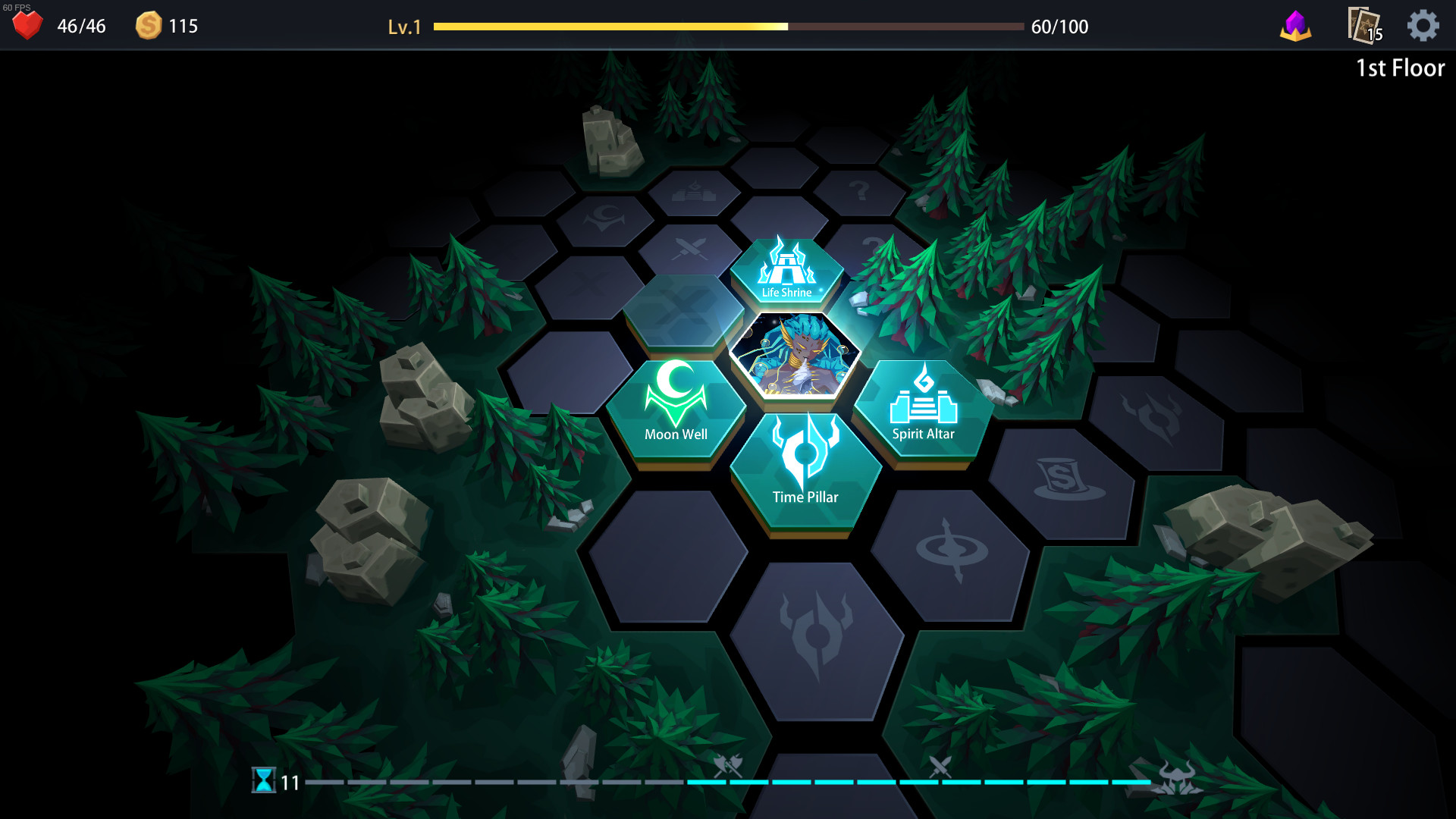Enter the Life Shrine hex tile
1456x819 pixels.
point(789,269)
